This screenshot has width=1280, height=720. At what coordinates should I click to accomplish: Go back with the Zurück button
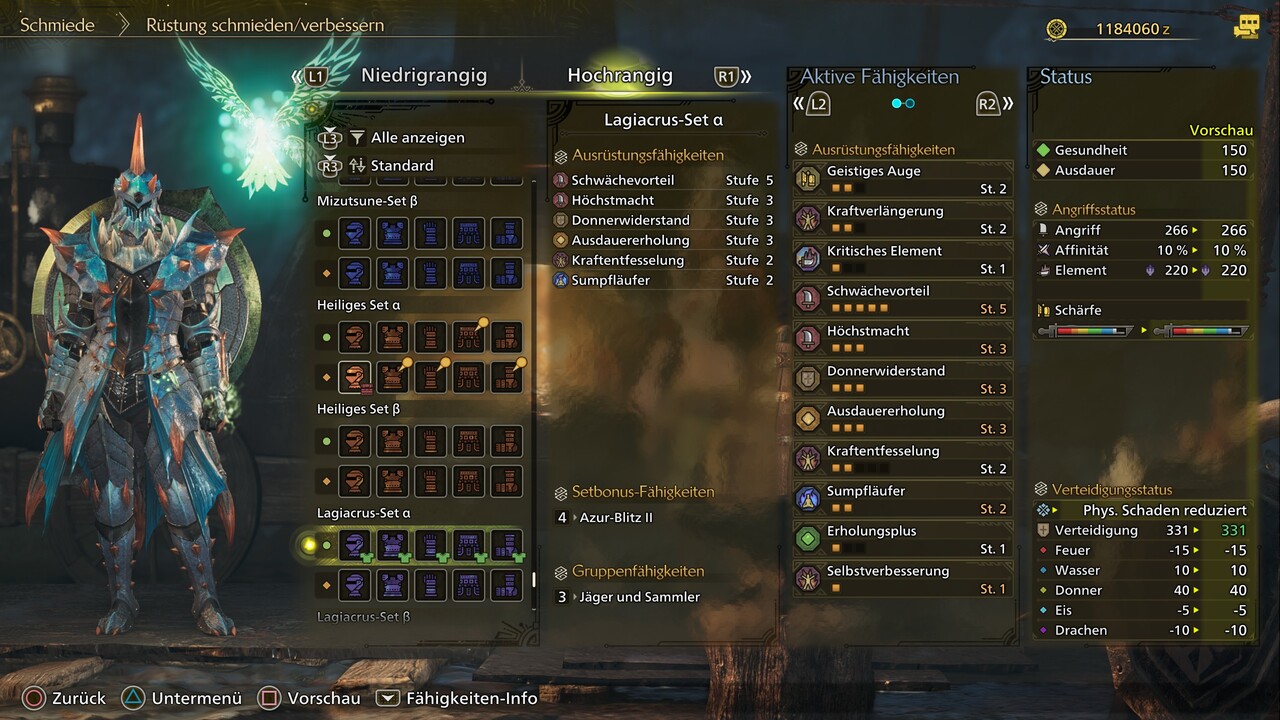click(64, 699)
